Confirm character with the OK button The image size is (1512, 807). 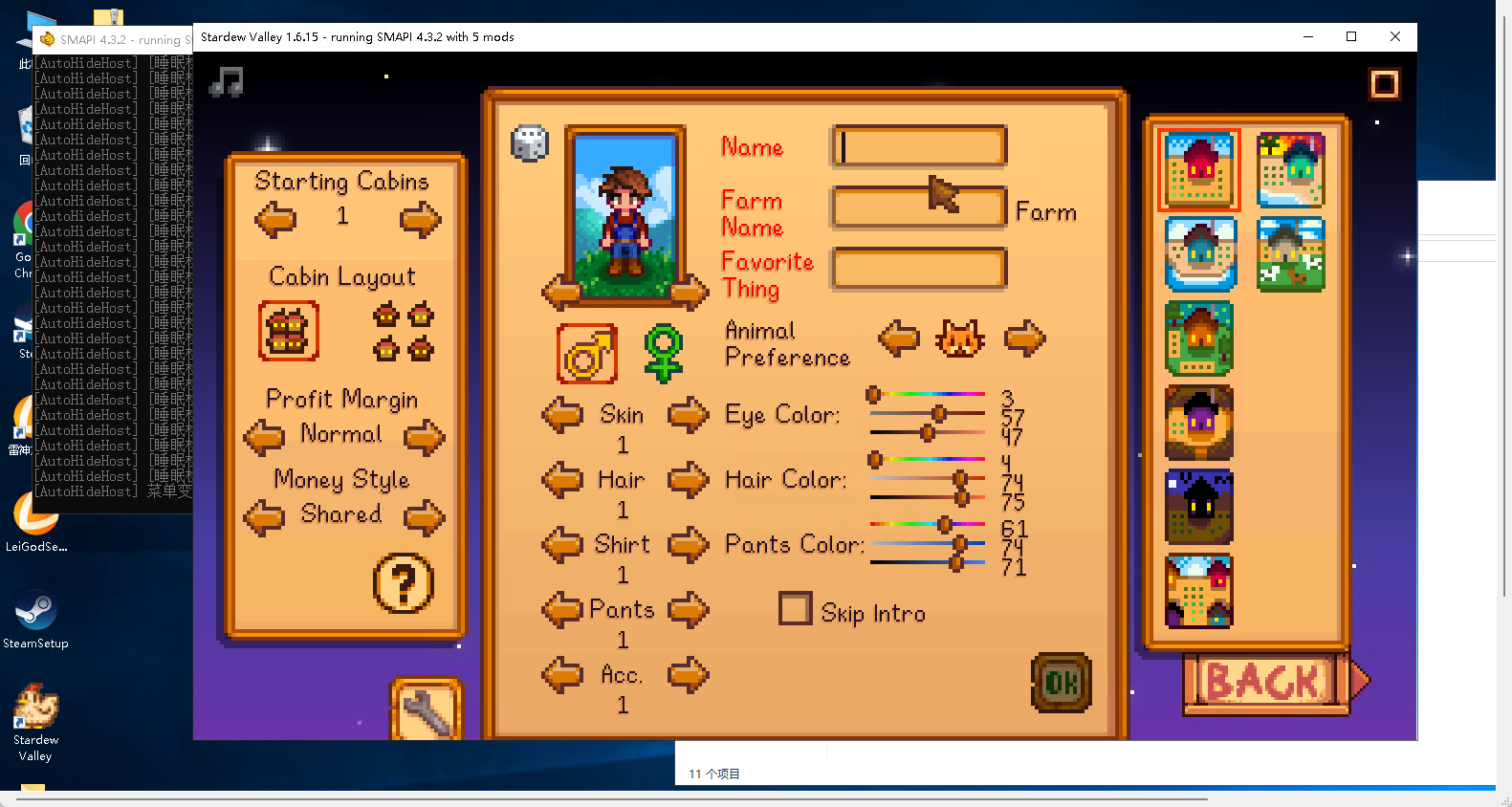point(1062,683)
